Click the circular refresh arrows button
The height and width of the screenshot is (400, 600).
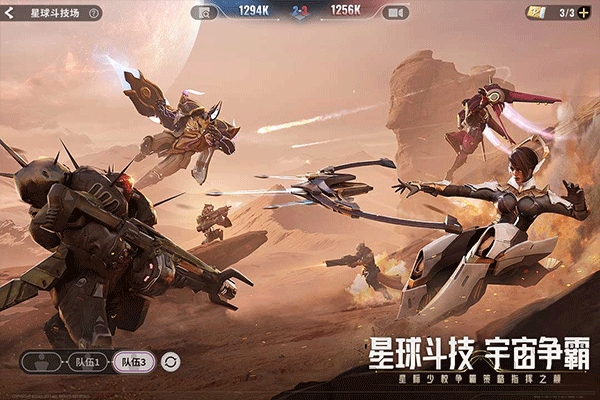(x=172, y=362)
